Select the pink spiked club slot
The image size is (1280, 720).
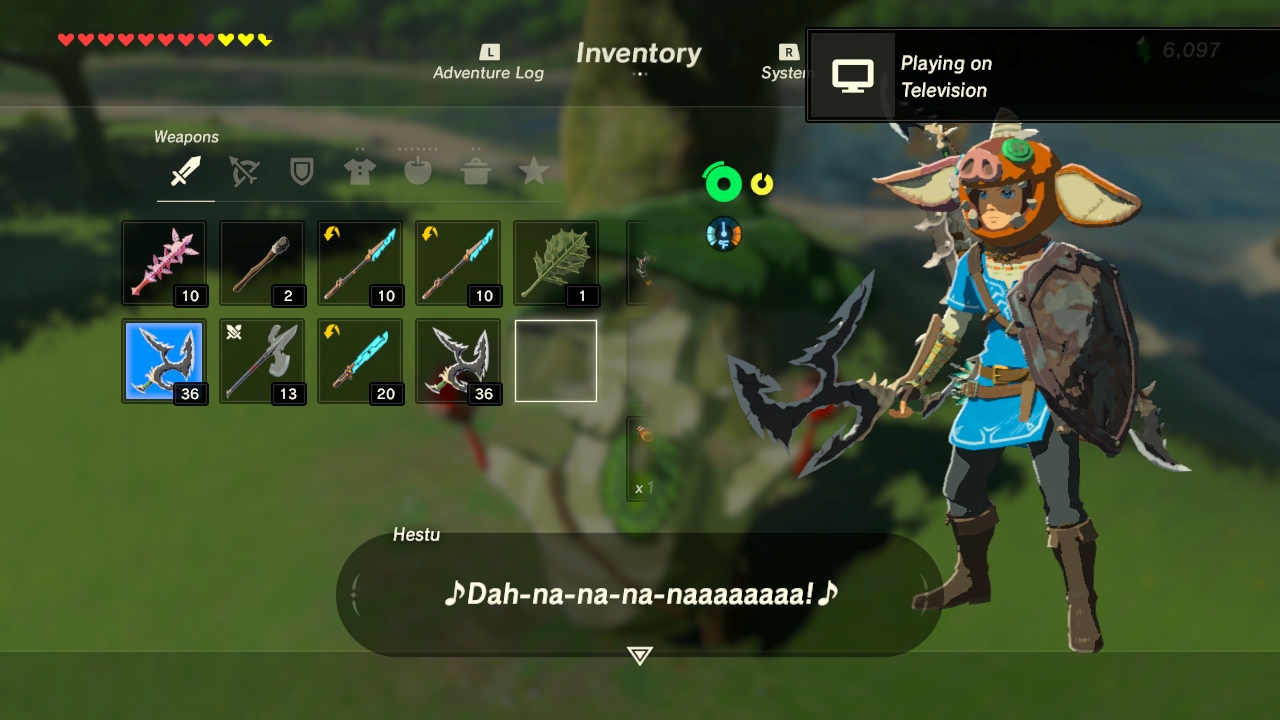164,263
